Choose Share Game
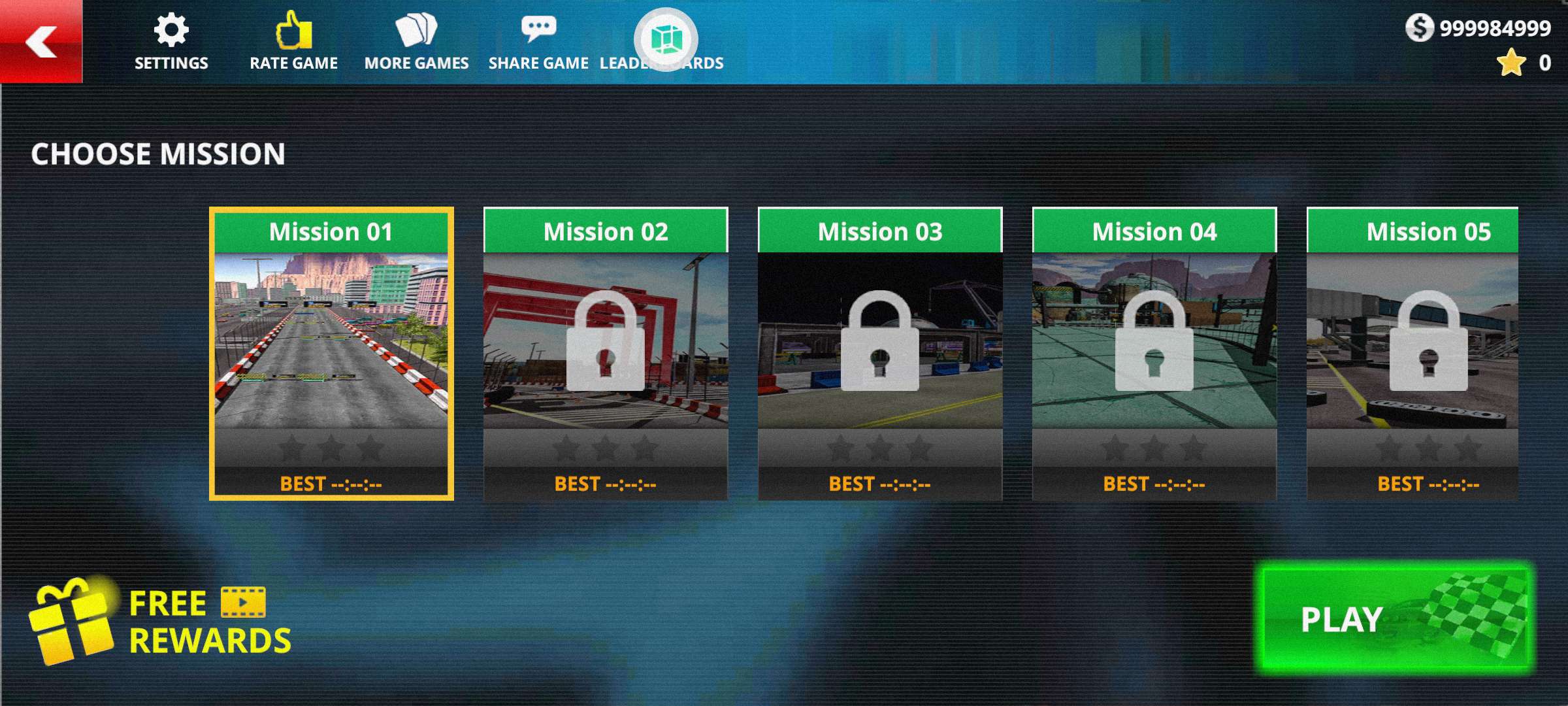Image resolution: width=1568 pixels, height=706 pixels. (x=538, y=41)
